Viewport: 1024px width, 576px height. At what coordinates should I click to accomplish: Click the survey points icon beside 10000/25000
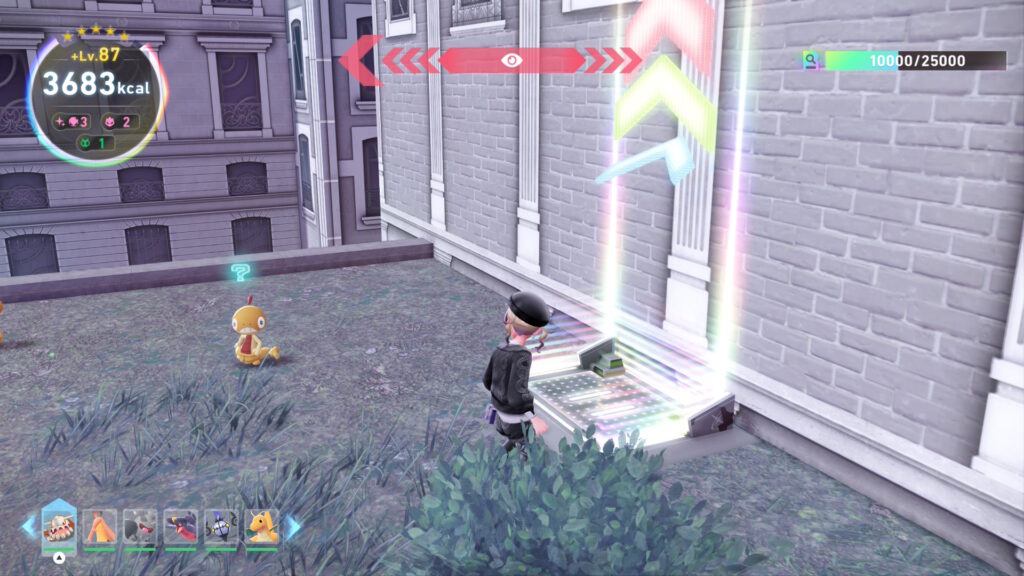point(812,61)
